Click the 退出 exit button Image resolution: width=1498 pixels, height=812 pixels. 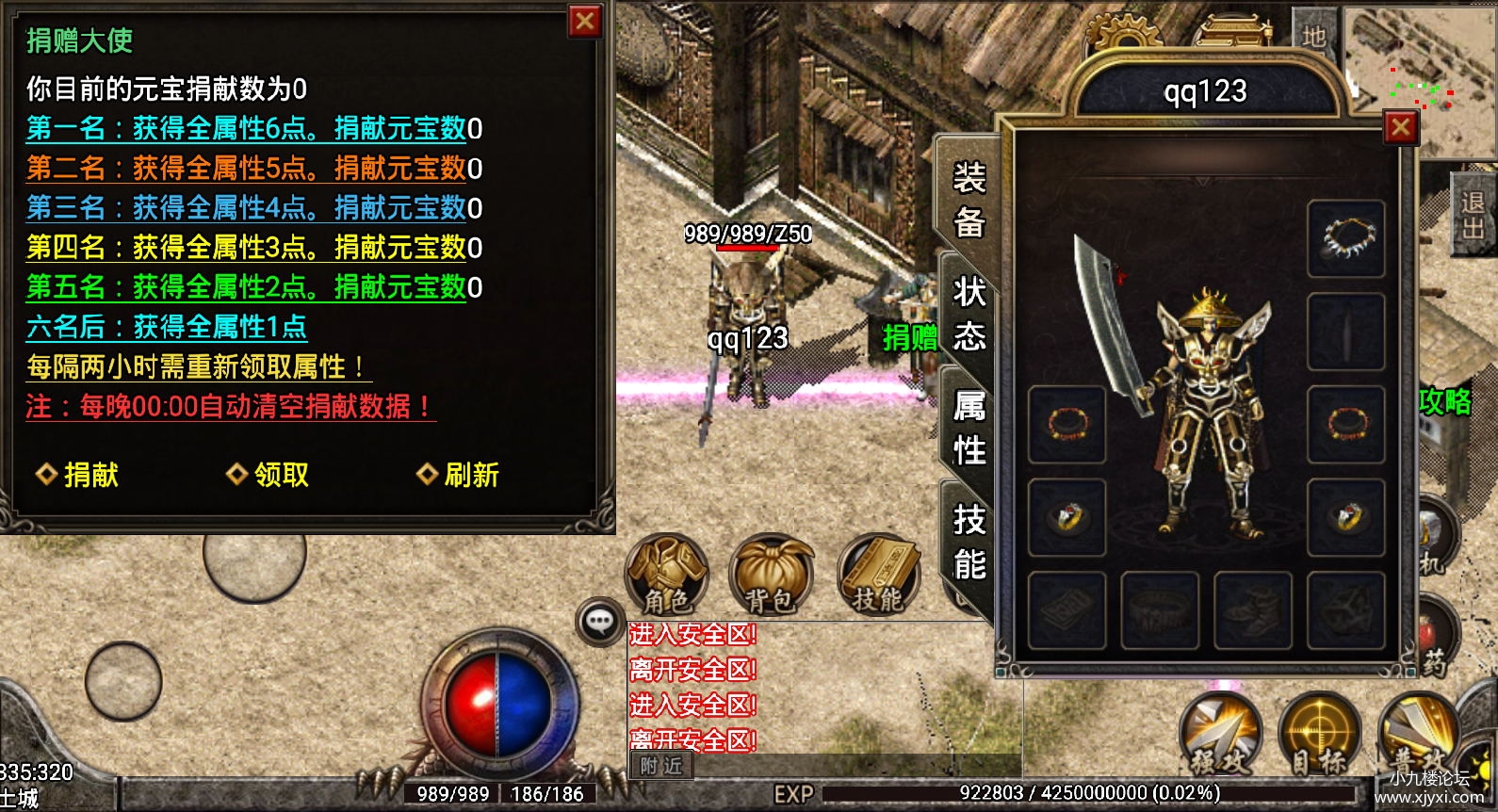pyautogui.click(x=1473, y=215)
